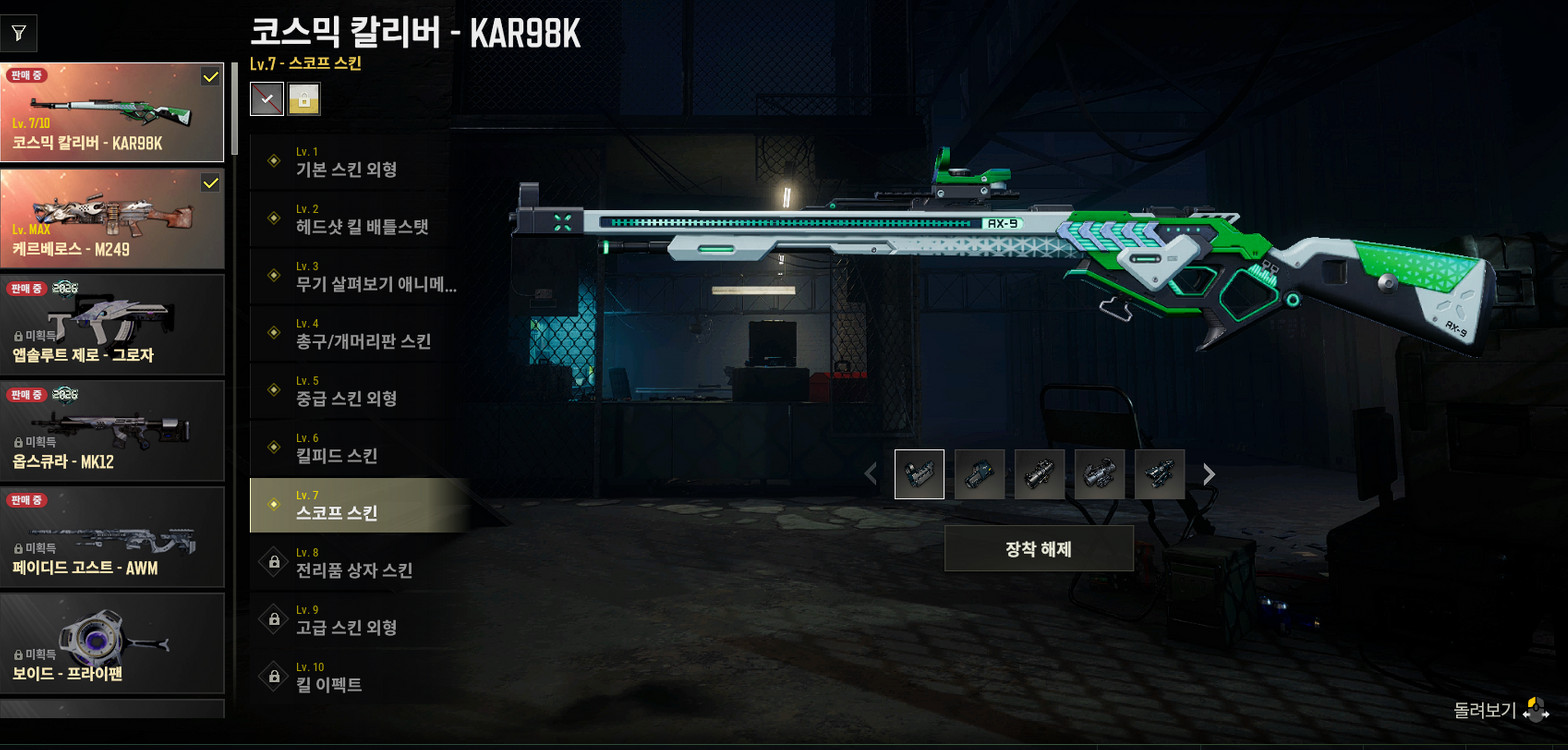Image resolution: width=1568 pixels, height=750 pixels.
Task: Pick the 옵스큐라 - MK12 skin
Action: [x=112, y=430]
